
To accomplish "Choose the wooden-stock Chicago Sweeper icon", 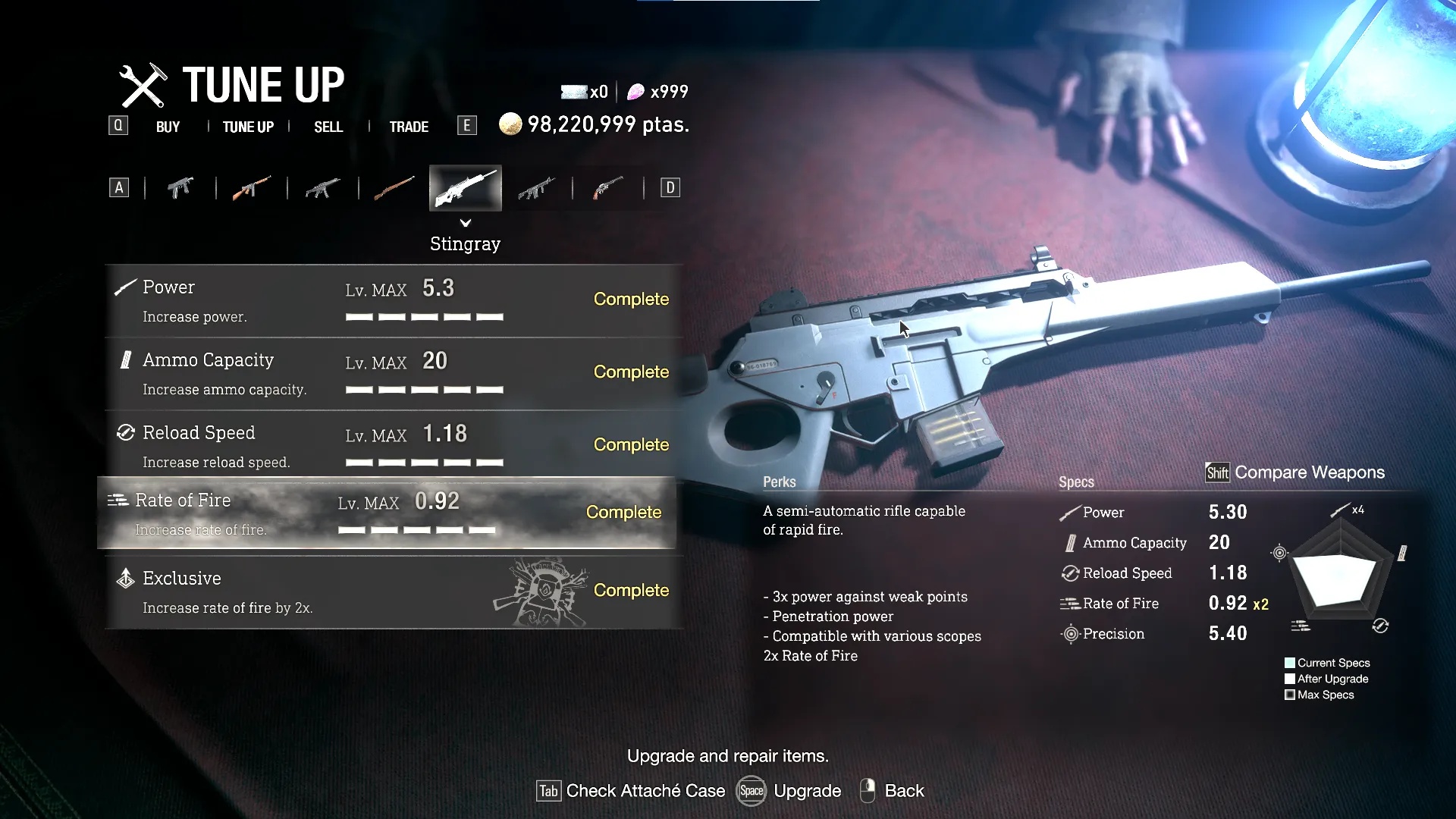I will point(251,187).
